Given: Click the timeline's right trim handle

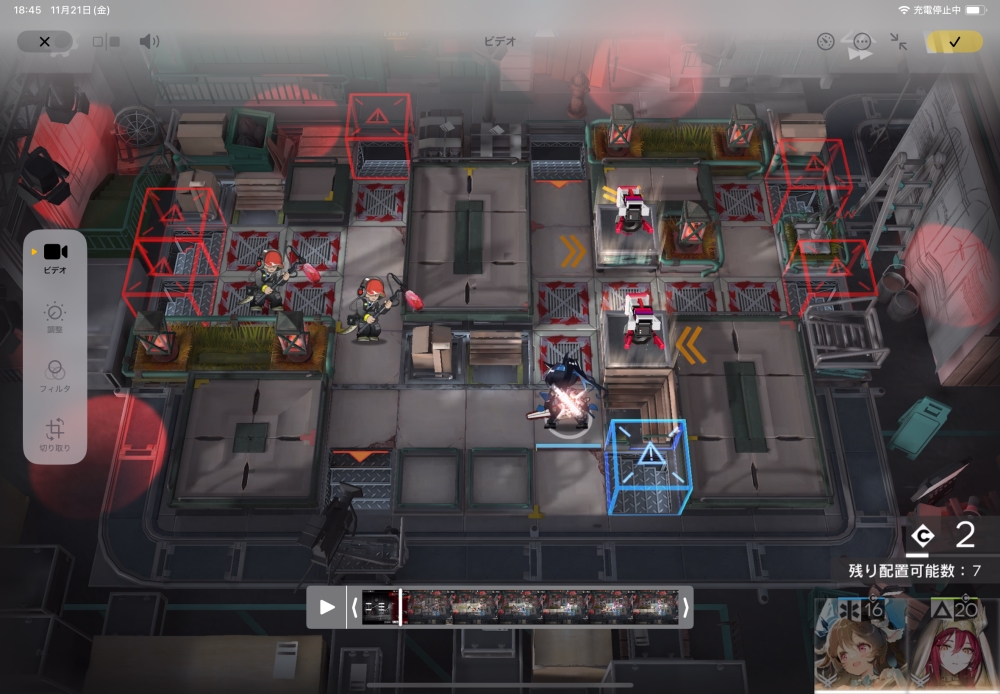Looking at the screenshot, I should [685, 607].
